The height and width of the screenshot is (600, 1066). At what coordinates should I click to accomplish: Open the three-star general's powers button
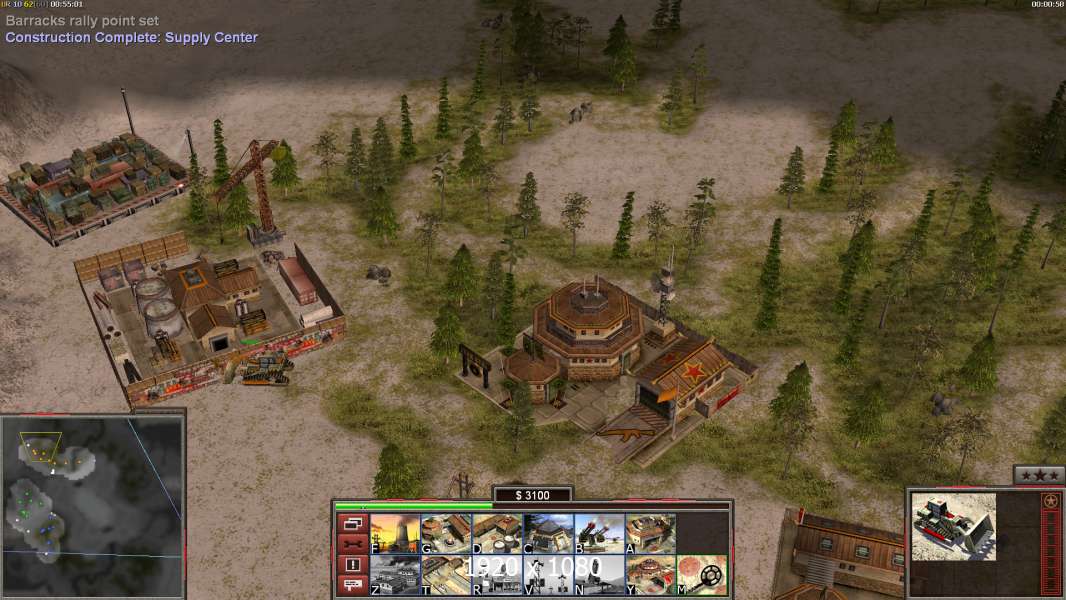click(1038, 475)
